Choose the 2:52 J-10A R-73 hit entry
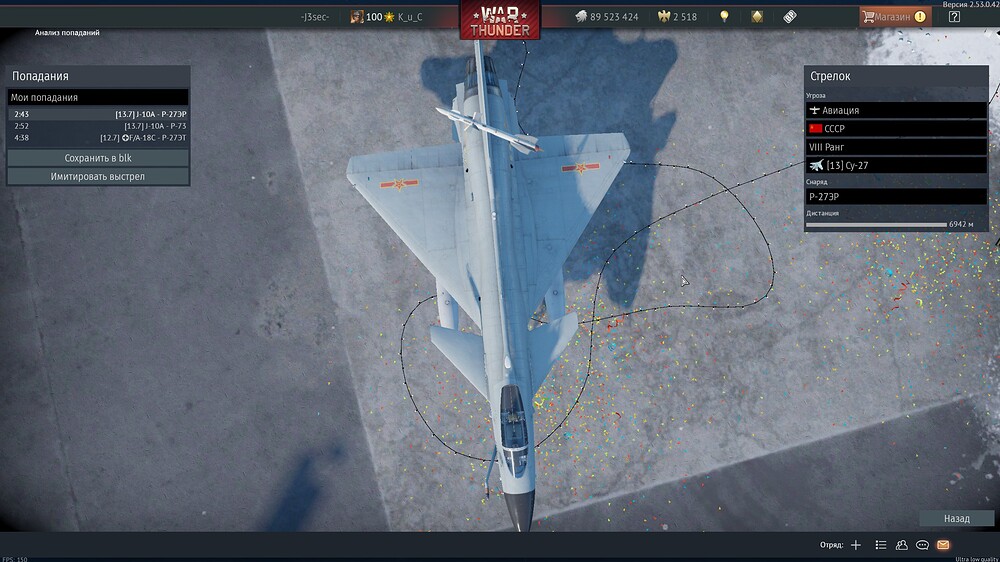The image size is (1000, 562). pyautogui.click(x=99, y=126)
